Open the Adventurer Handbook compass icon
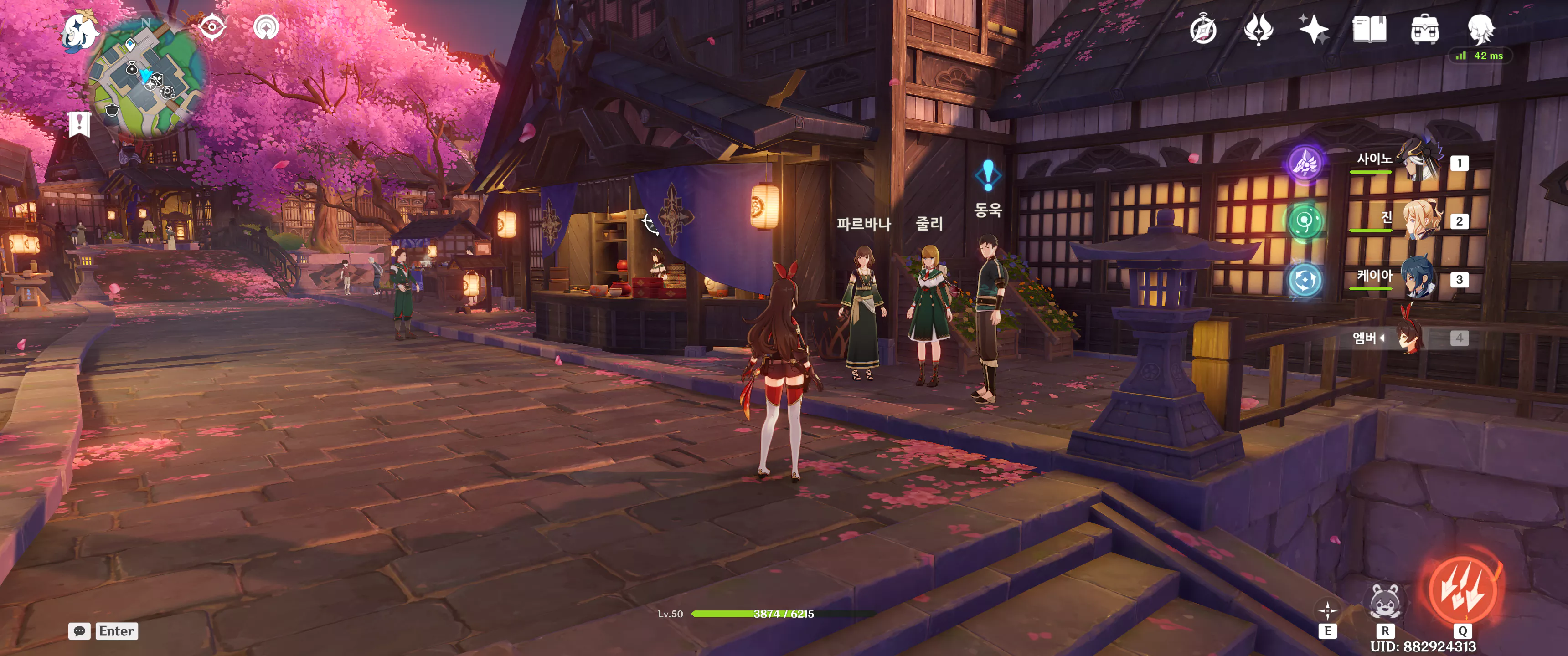The width and height of the screenshot is (1568, 656). (x=1203, y=30)
